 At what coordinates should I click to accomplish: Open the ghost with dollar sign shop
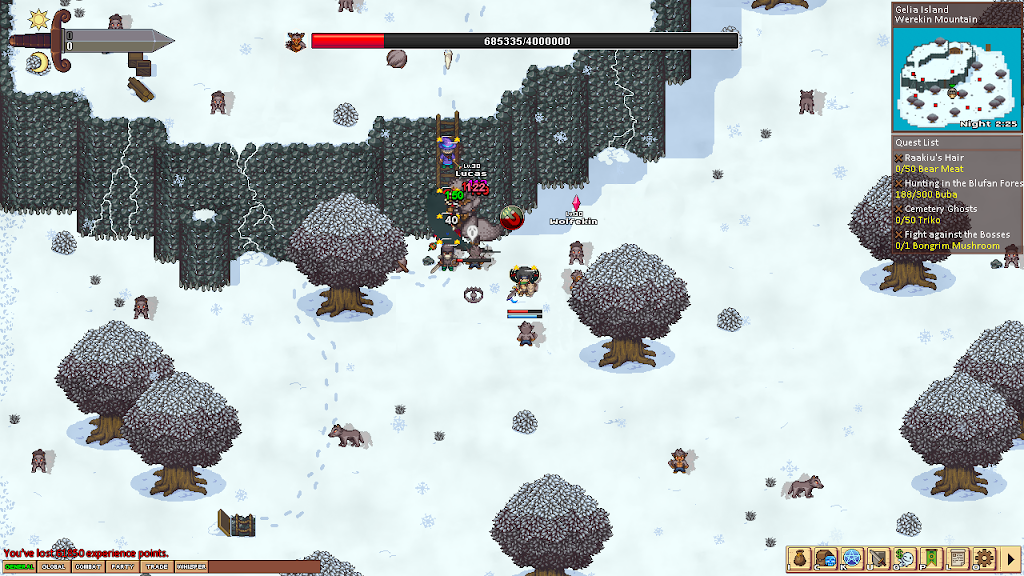tap(905, 558)
